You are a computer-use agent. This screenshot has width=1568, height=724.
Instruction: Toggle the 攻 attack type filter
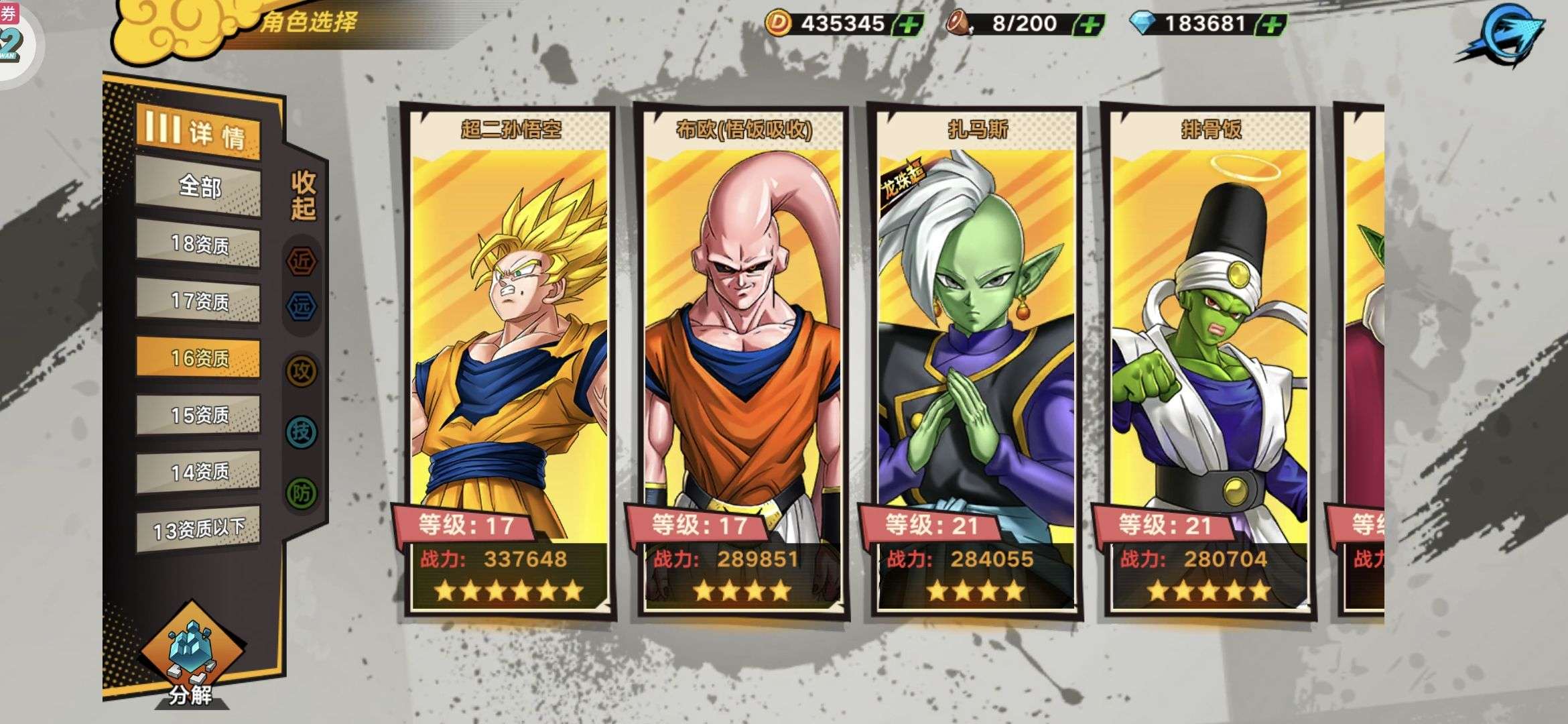pos(302,371)
